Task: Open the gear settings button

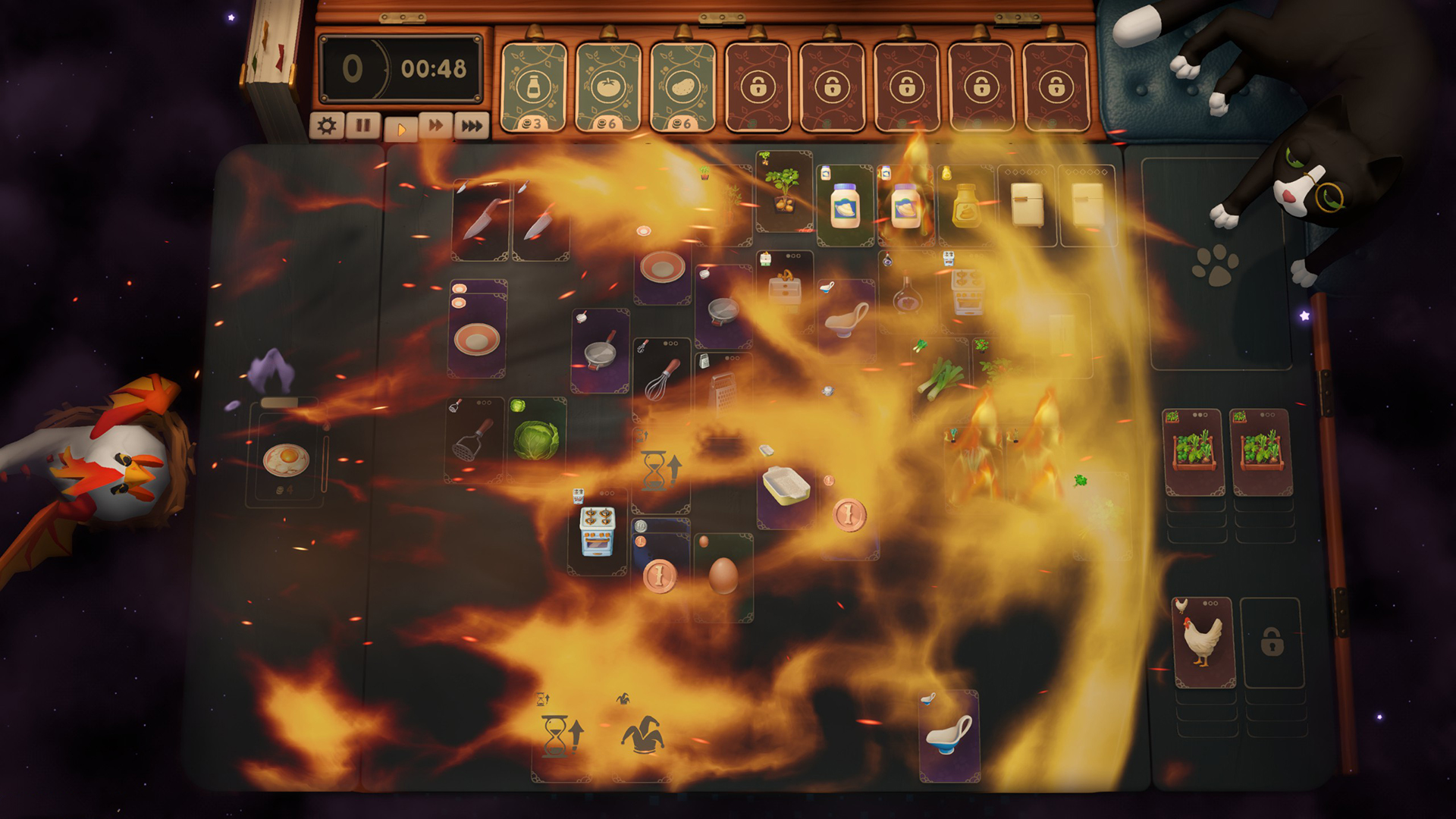Action: pos(327,125)
